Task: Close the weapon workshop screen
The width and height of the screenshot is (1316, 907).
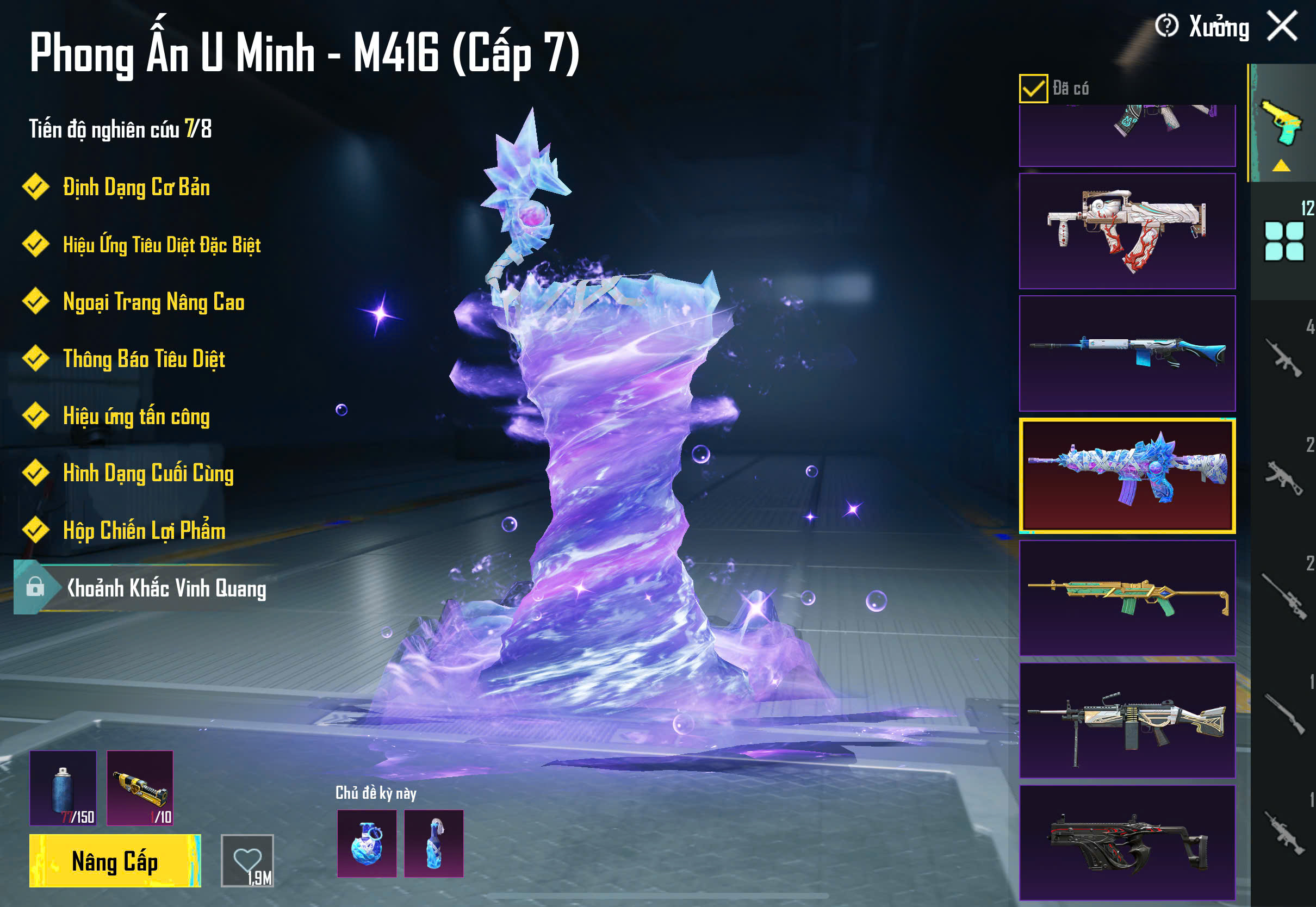Action: pyautogui.click(x=1282, y=26)
